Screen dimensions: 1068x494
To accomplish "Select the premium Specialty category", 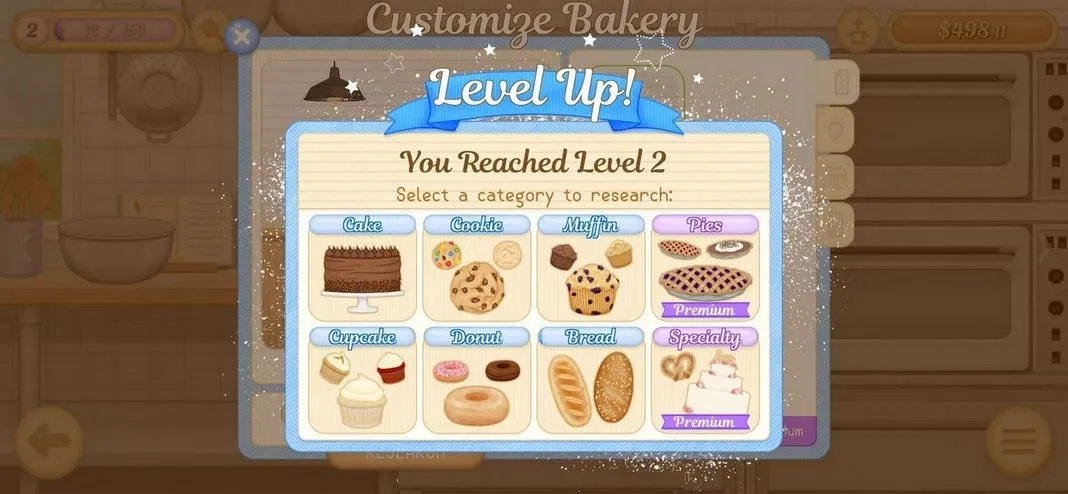I will click(705, 380).
